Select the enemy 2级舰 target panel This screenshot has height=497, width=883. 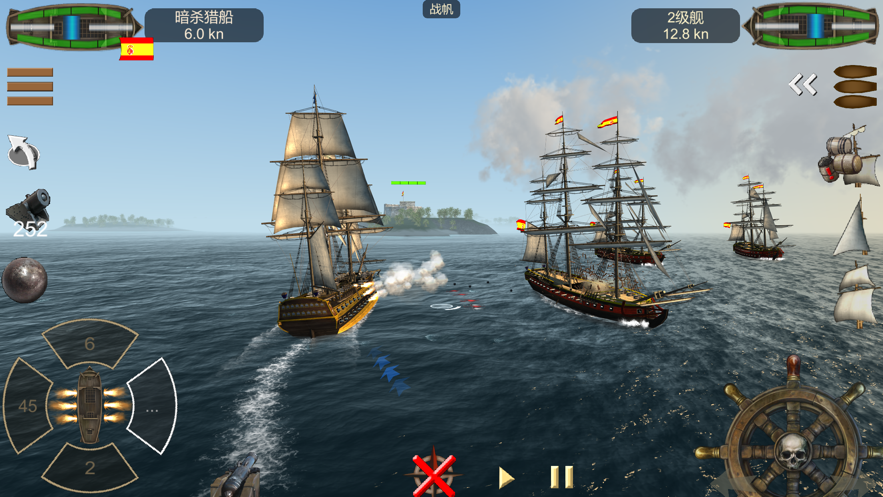(685, 26)
